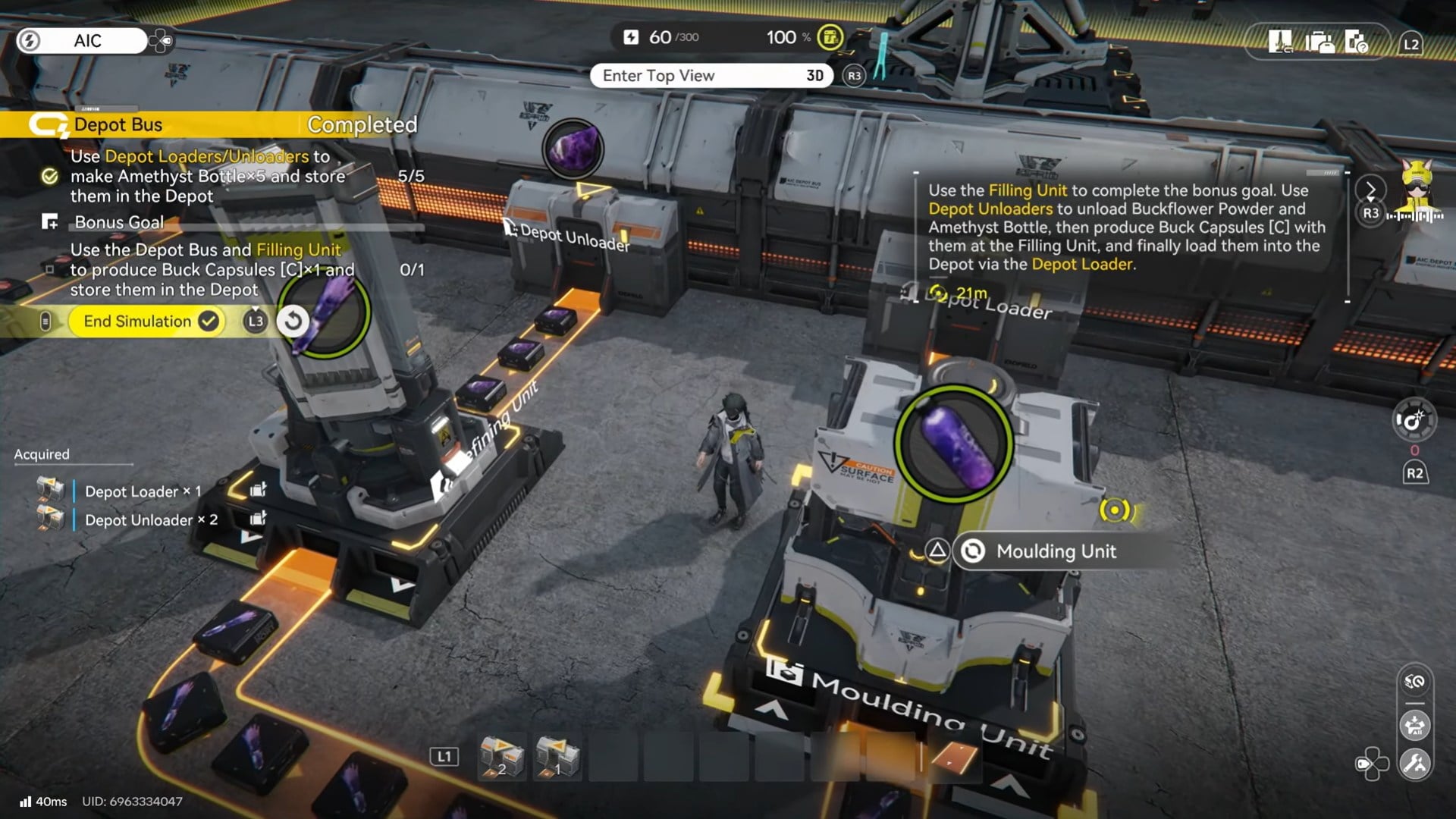Choose the orange conveyor belt slot

(x=953, y=757)
